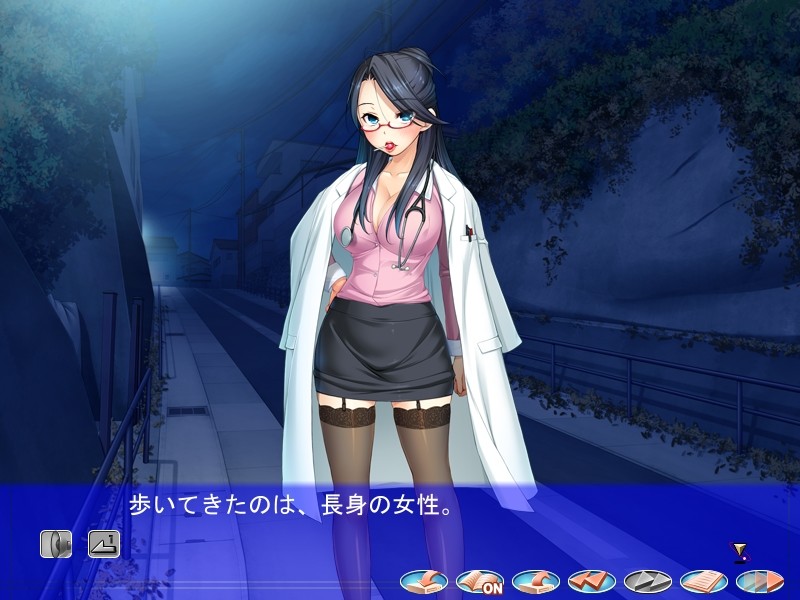Open the load menu with the up-arrow icon
Viewport: 800px width, 600px height.
click(x=536, y=580)
